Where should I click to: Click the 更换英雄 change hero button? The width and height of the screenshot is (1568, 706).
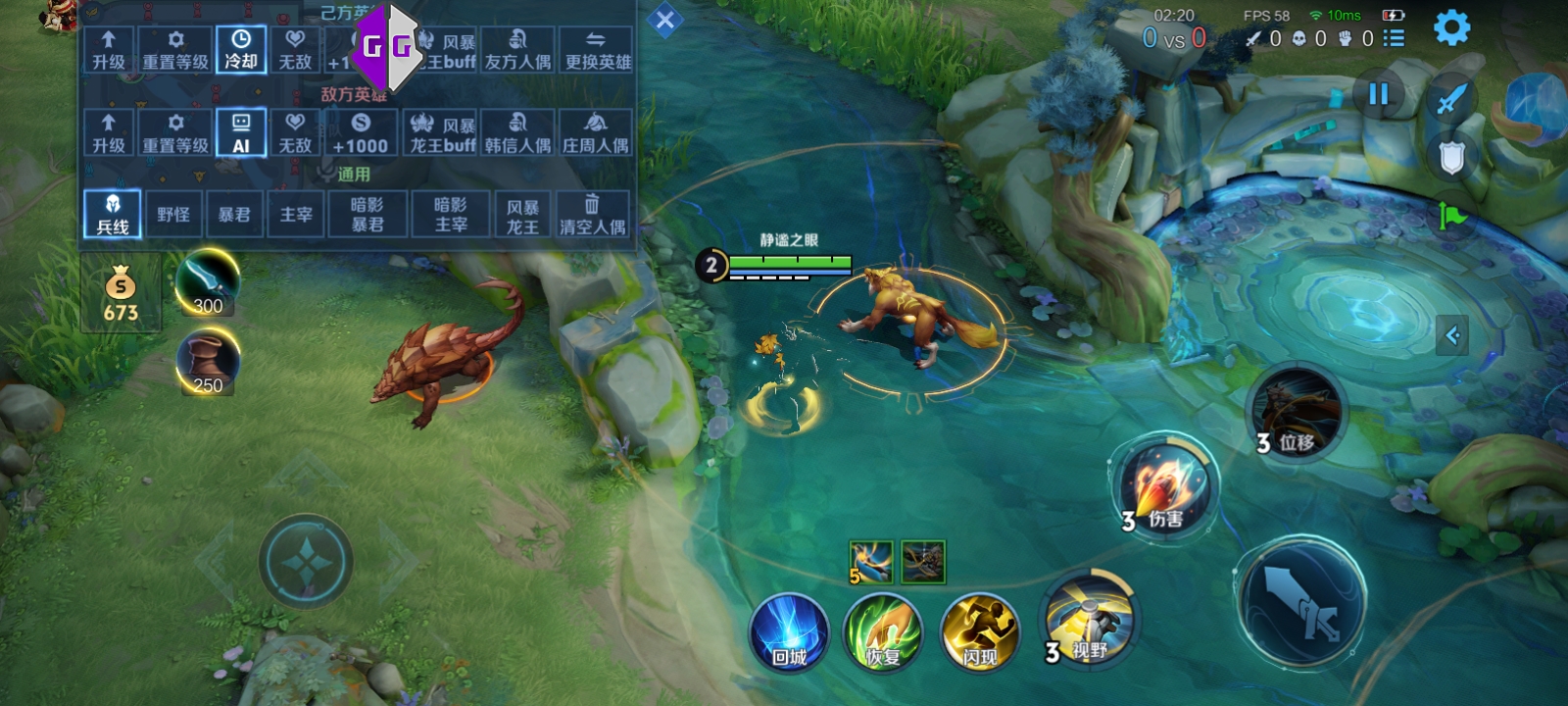(x=598, y=49)
